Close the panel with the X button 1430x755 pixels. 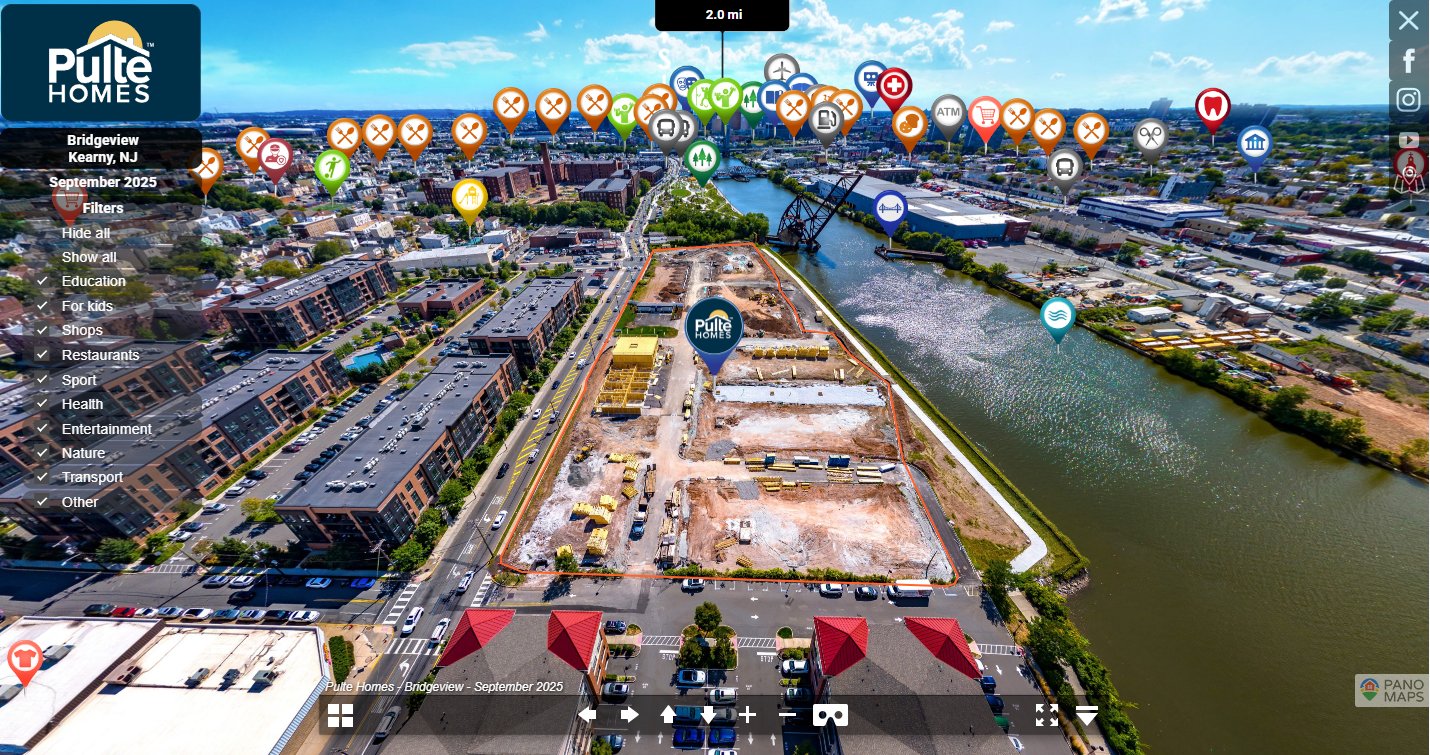click(x=1409, y=20)
